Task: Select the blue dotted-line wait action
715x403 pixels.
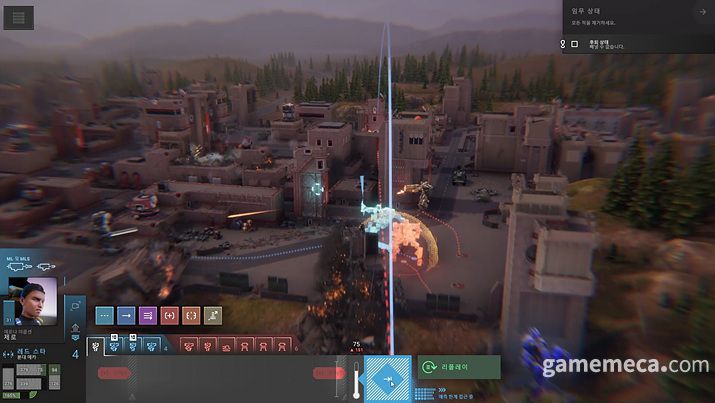Action: tap(104, 315)
